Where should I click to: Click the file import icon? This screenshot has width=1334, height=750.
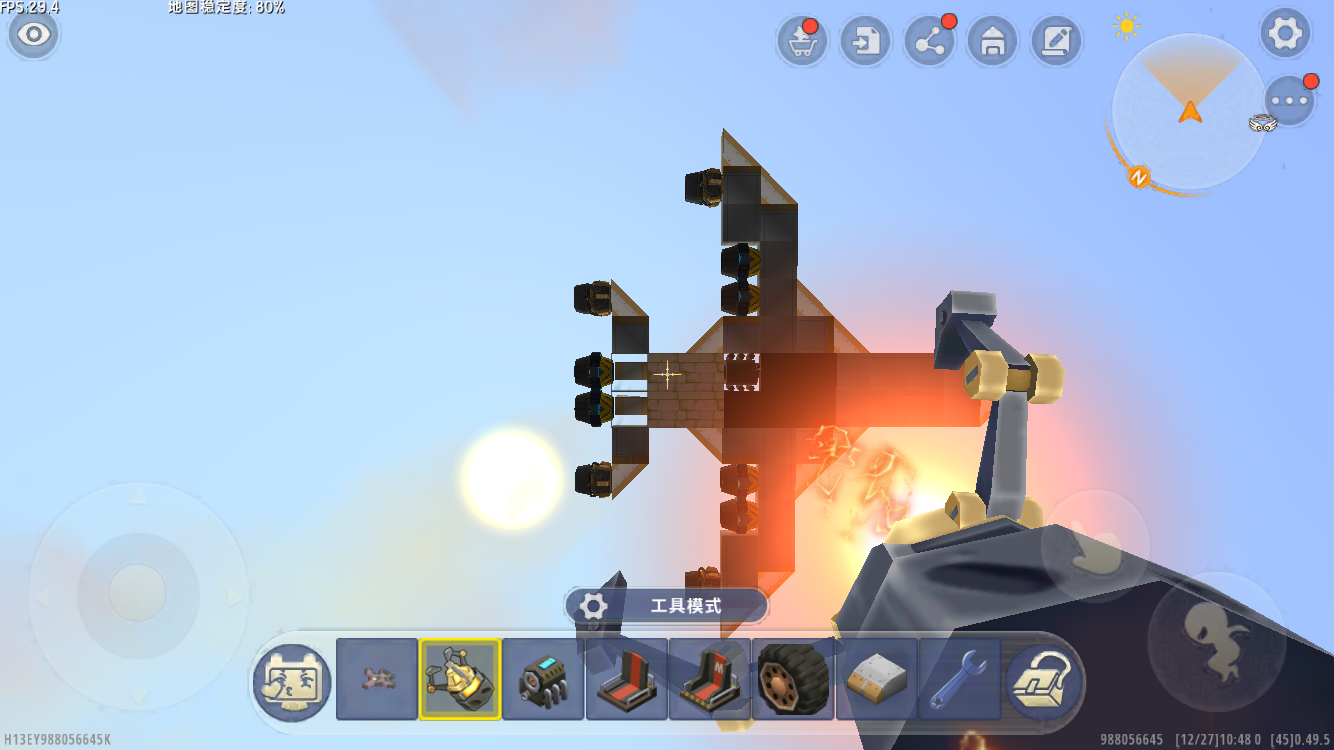[865, 42]
